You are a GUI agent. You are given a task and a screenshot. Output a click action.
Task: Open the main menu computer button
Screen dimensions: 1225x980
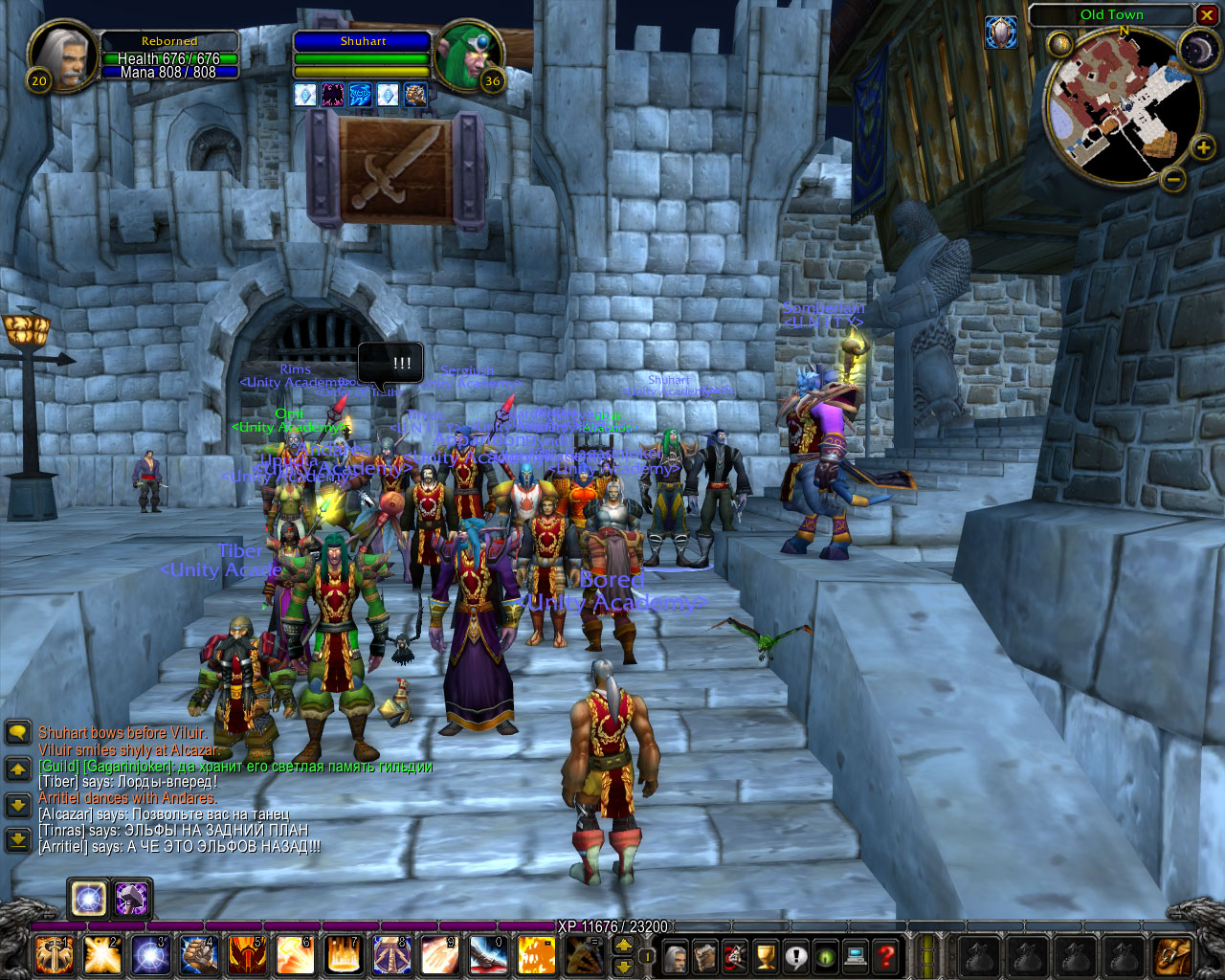[x=856, y=956]
